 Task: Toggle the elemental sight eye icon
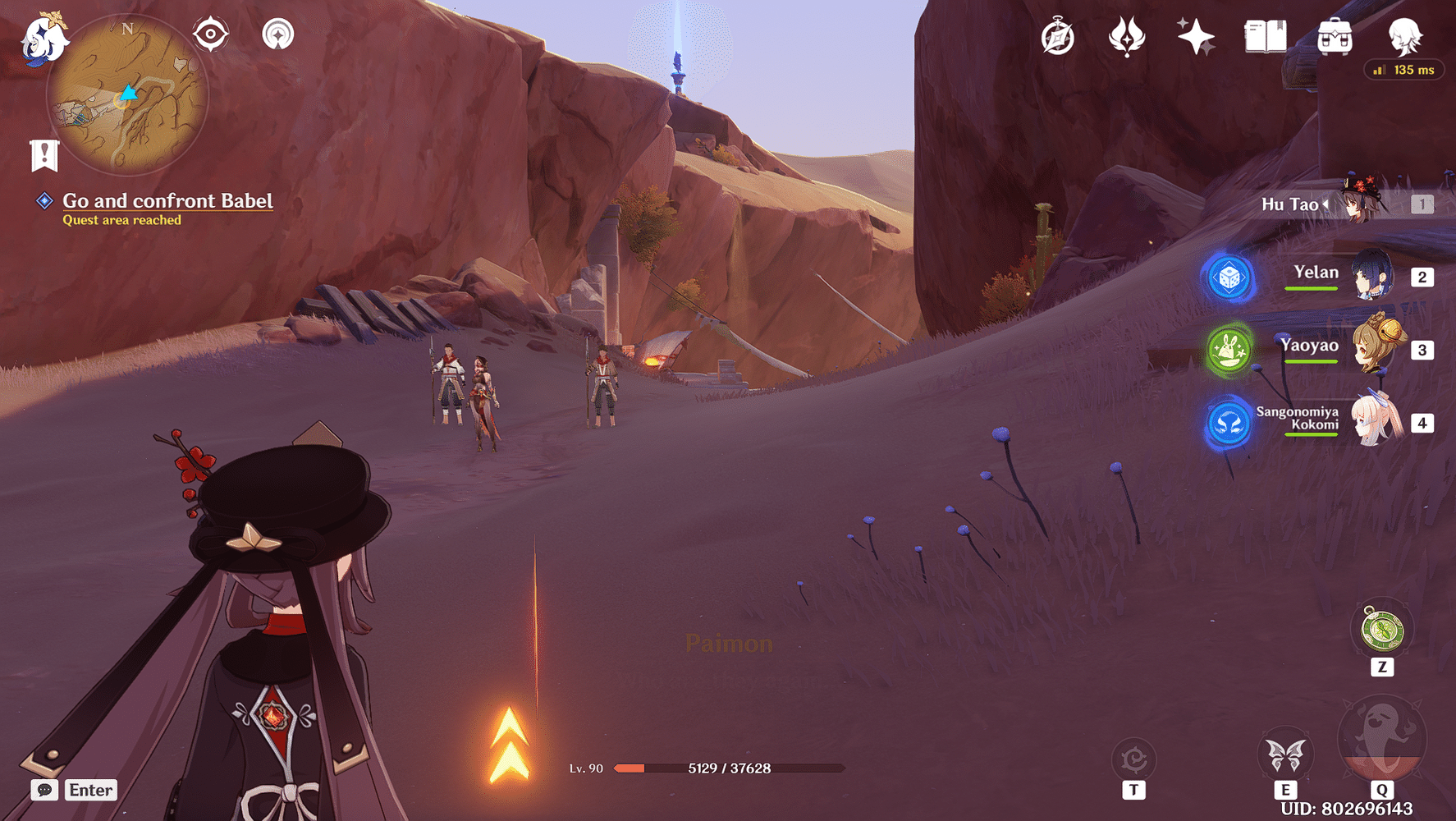tap(211, 34)
